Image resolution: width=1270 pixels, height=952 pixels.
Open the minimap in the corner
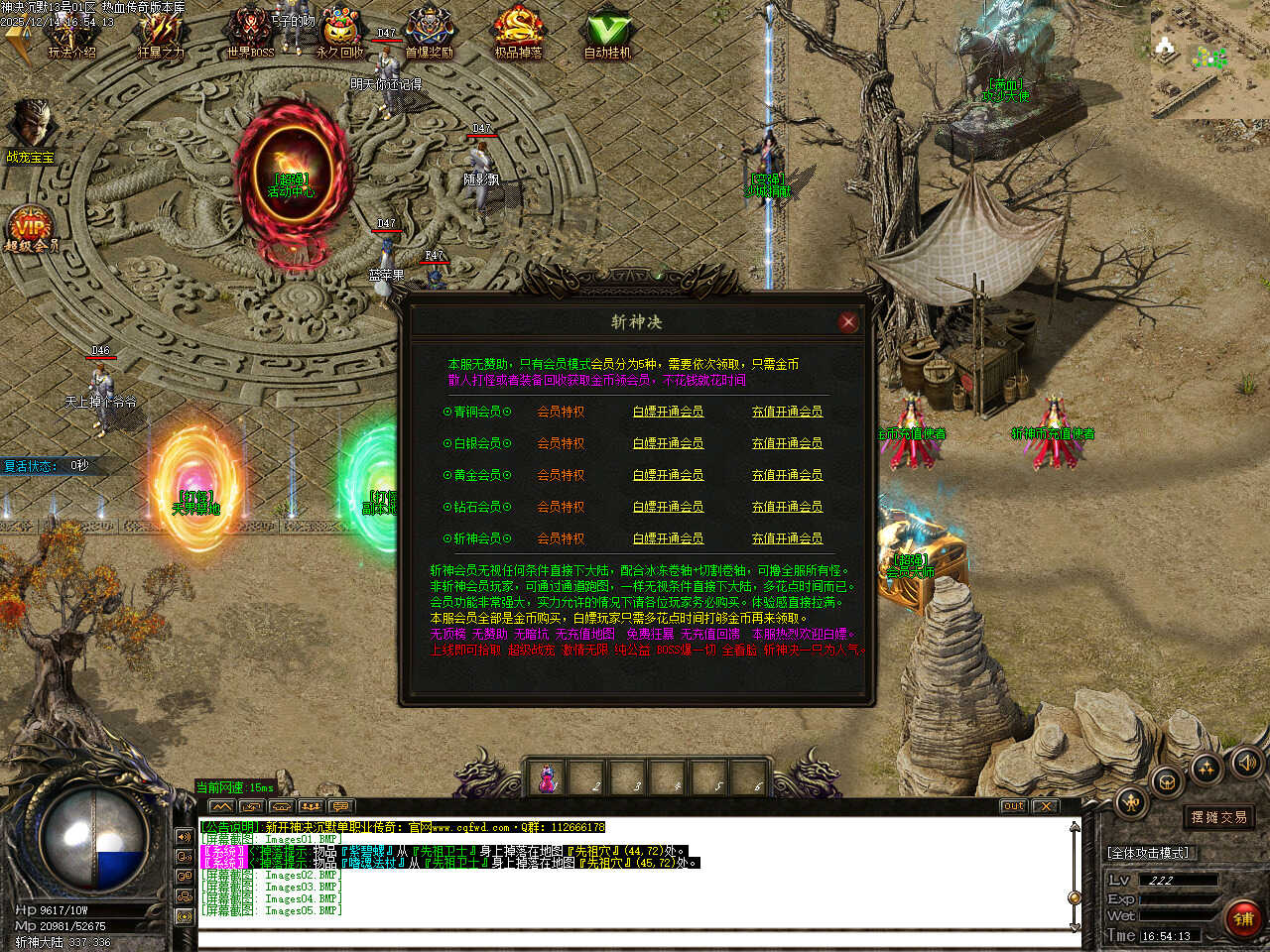[x=1208, y=61]
